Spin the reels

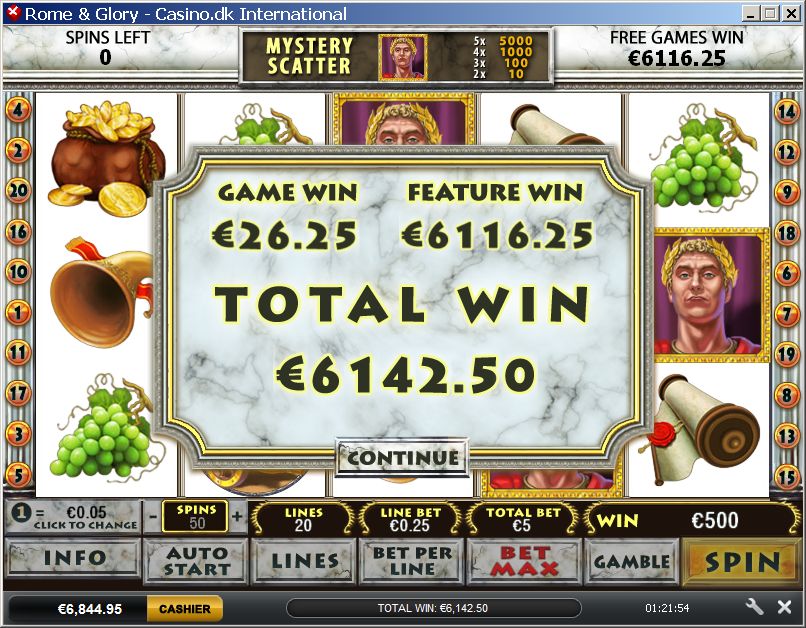point(741,561)
